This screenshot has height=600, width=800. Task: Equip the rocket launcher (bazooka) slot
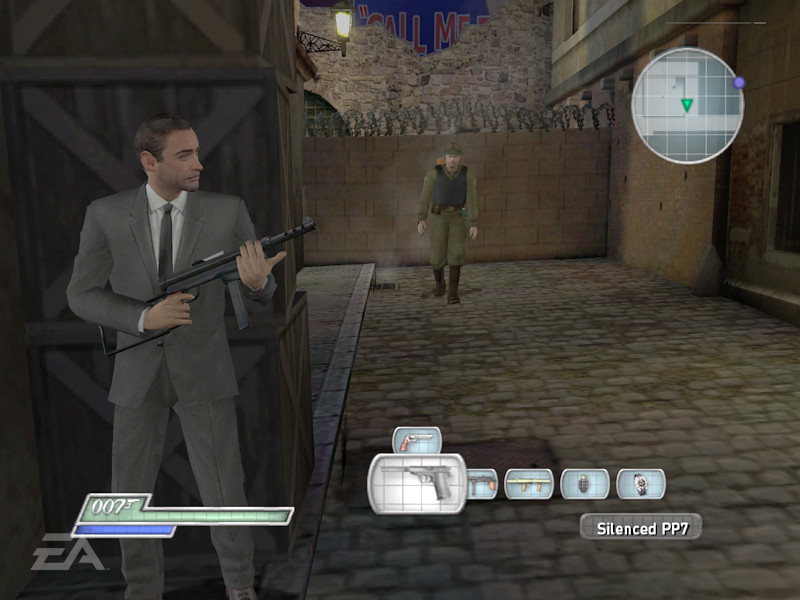(529, 484)
